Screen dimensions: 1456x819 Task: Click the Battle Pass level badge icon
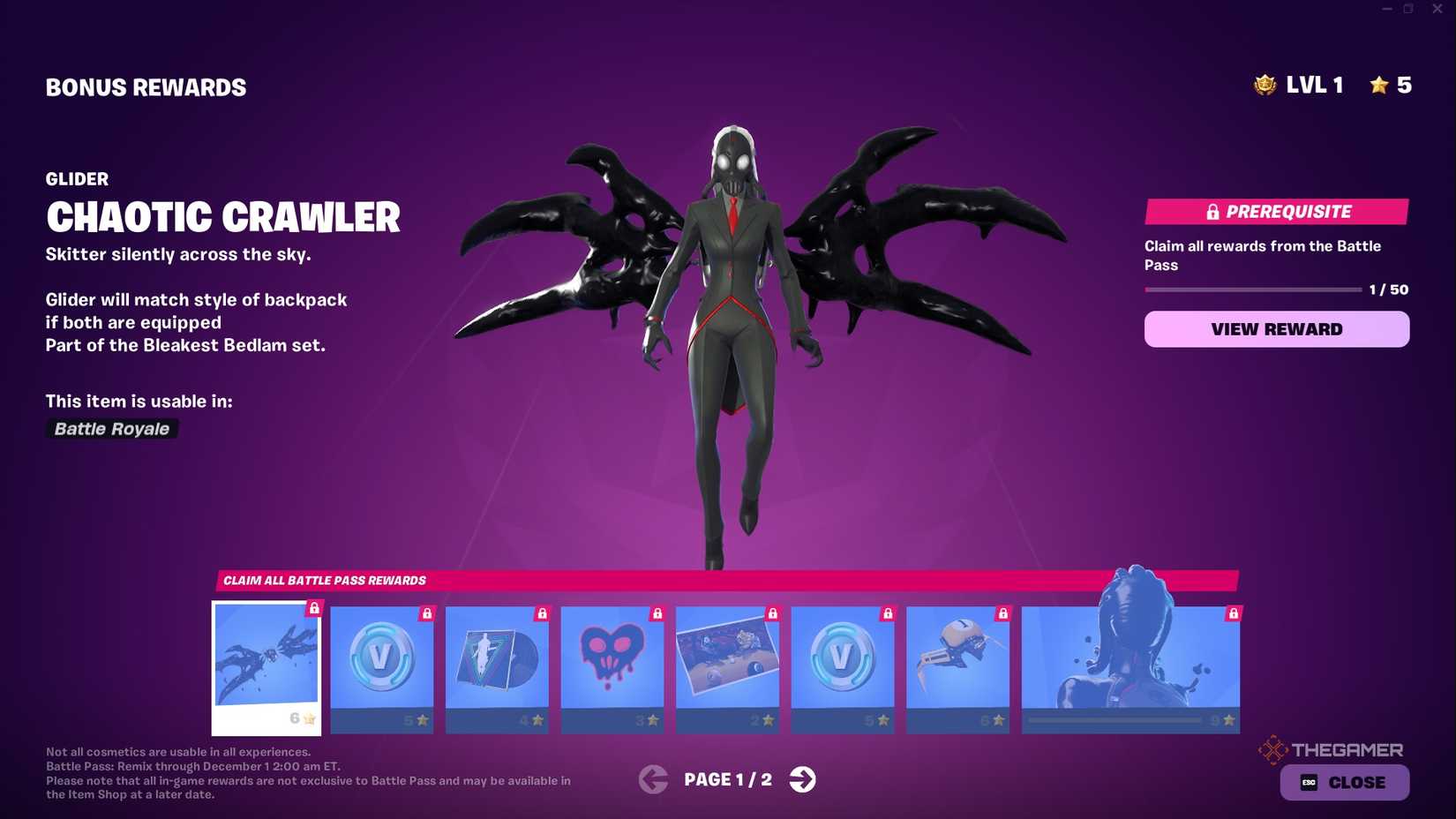coord(1264,85)
